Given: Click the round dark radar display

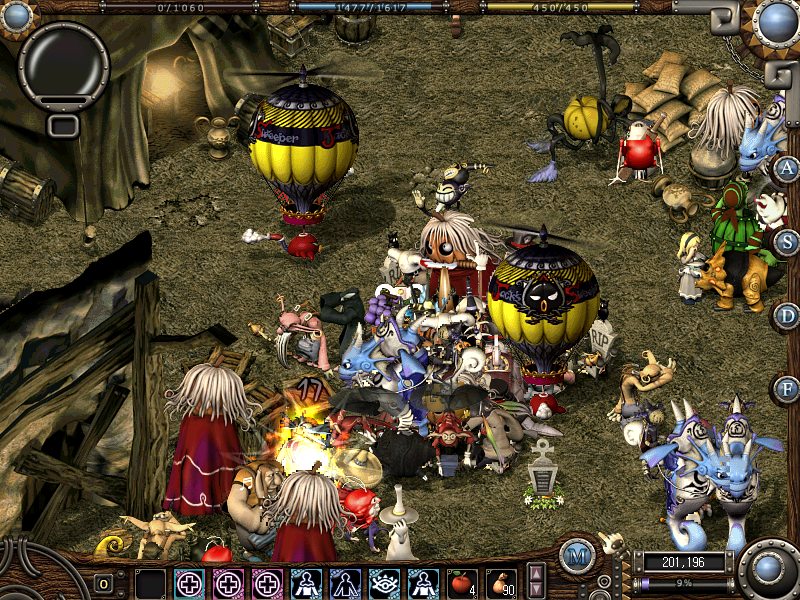Looking at the screenshot, I should pyautogui.click(x=63, y=64).
